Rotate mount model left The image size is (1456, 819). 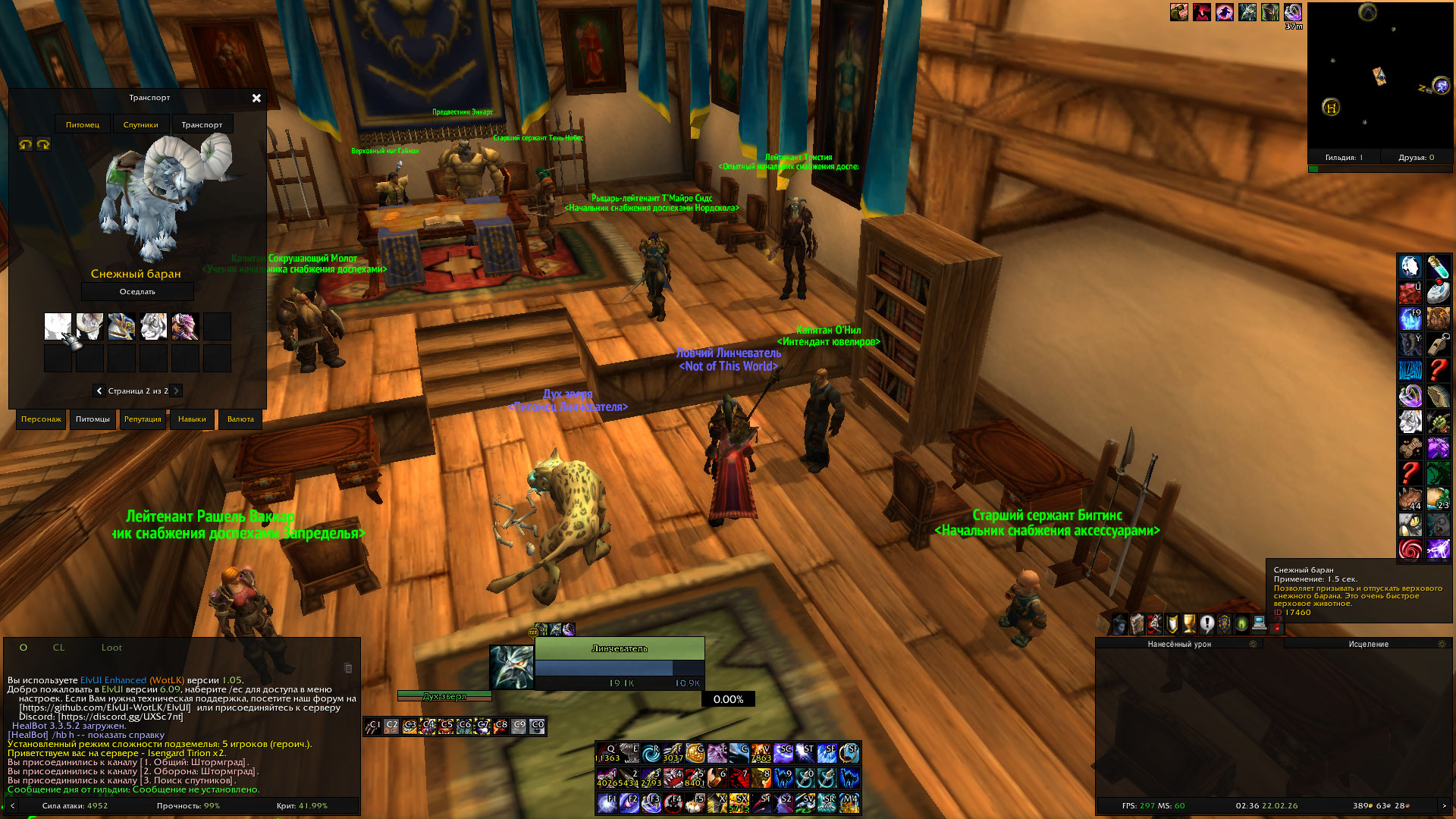[26, 144]
